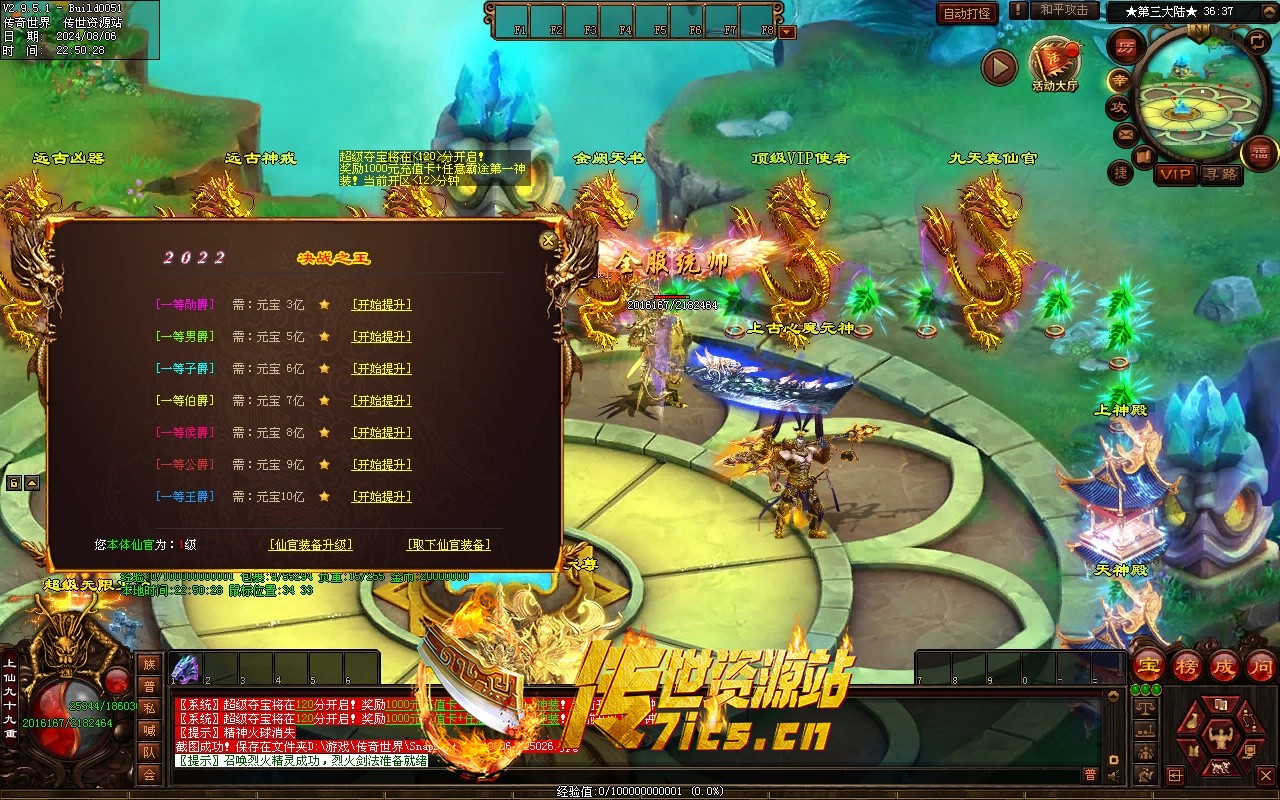This screenshot has height=800, width=1280.
Task: Select the 私 private chat channel
Action: 149,708
